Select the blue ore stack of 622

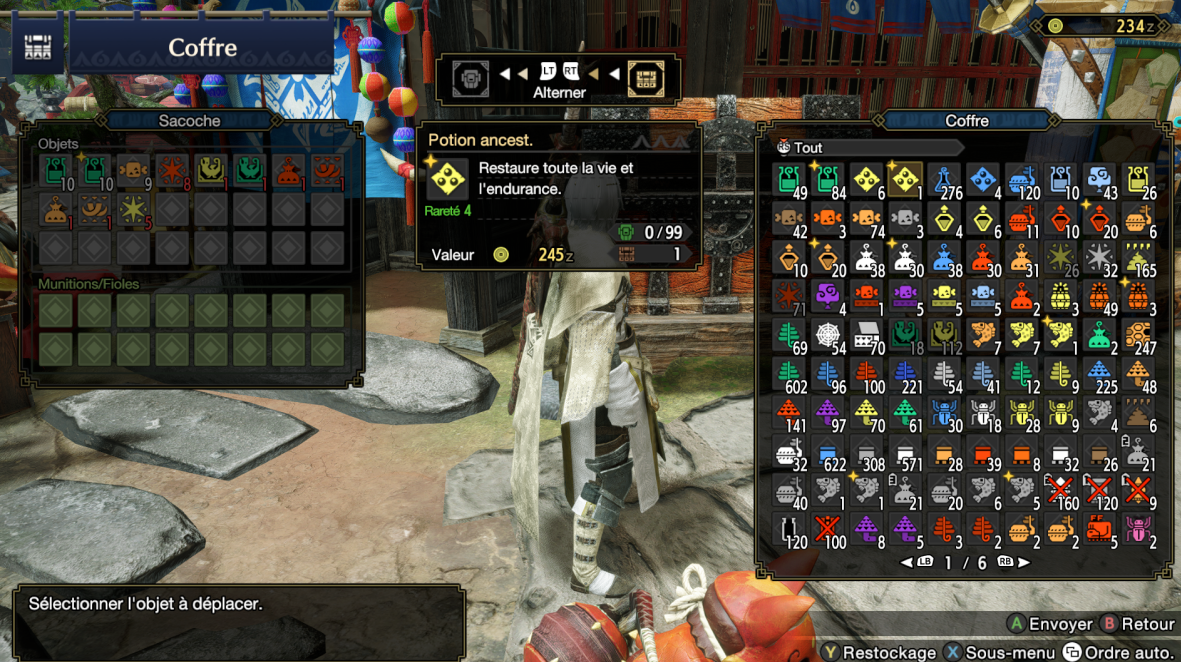click(828, 452)
